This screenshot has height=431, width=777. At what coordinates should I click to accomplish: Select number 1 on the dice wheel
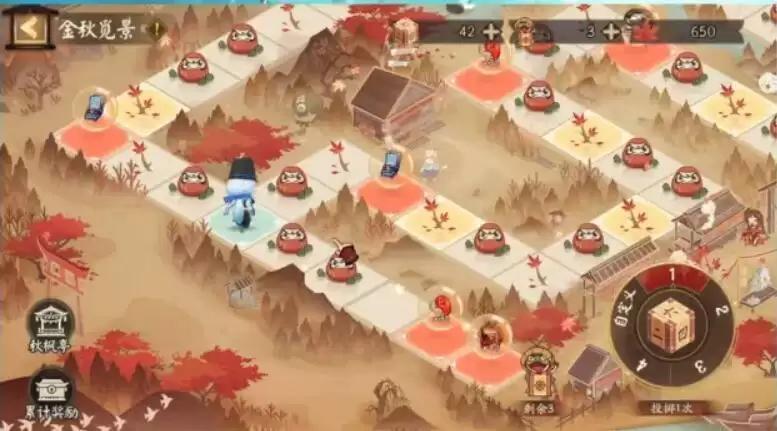674,274
